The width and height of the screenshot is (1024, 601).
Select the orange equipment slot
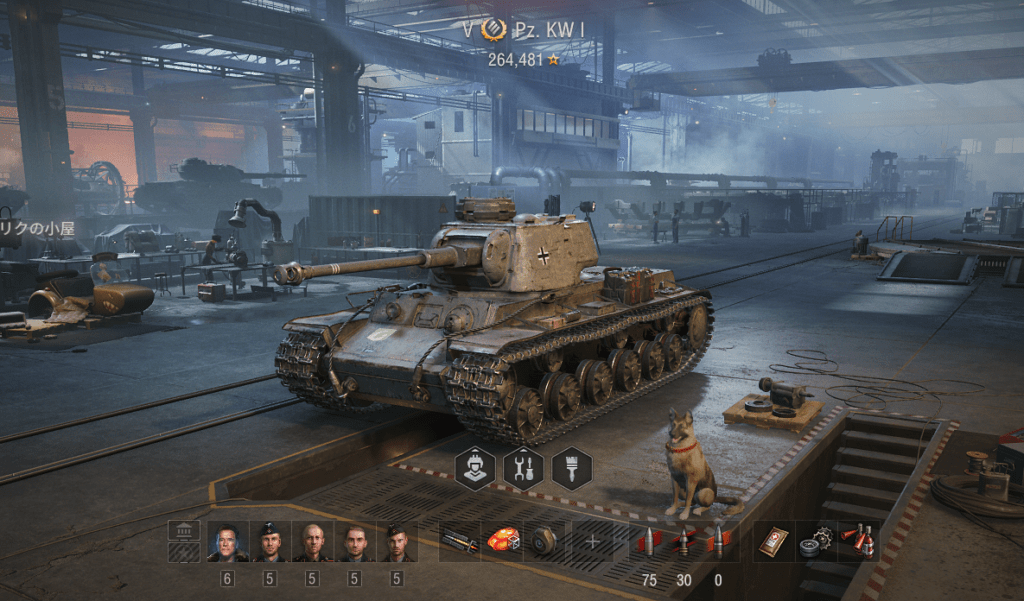(x=502, y=542)
